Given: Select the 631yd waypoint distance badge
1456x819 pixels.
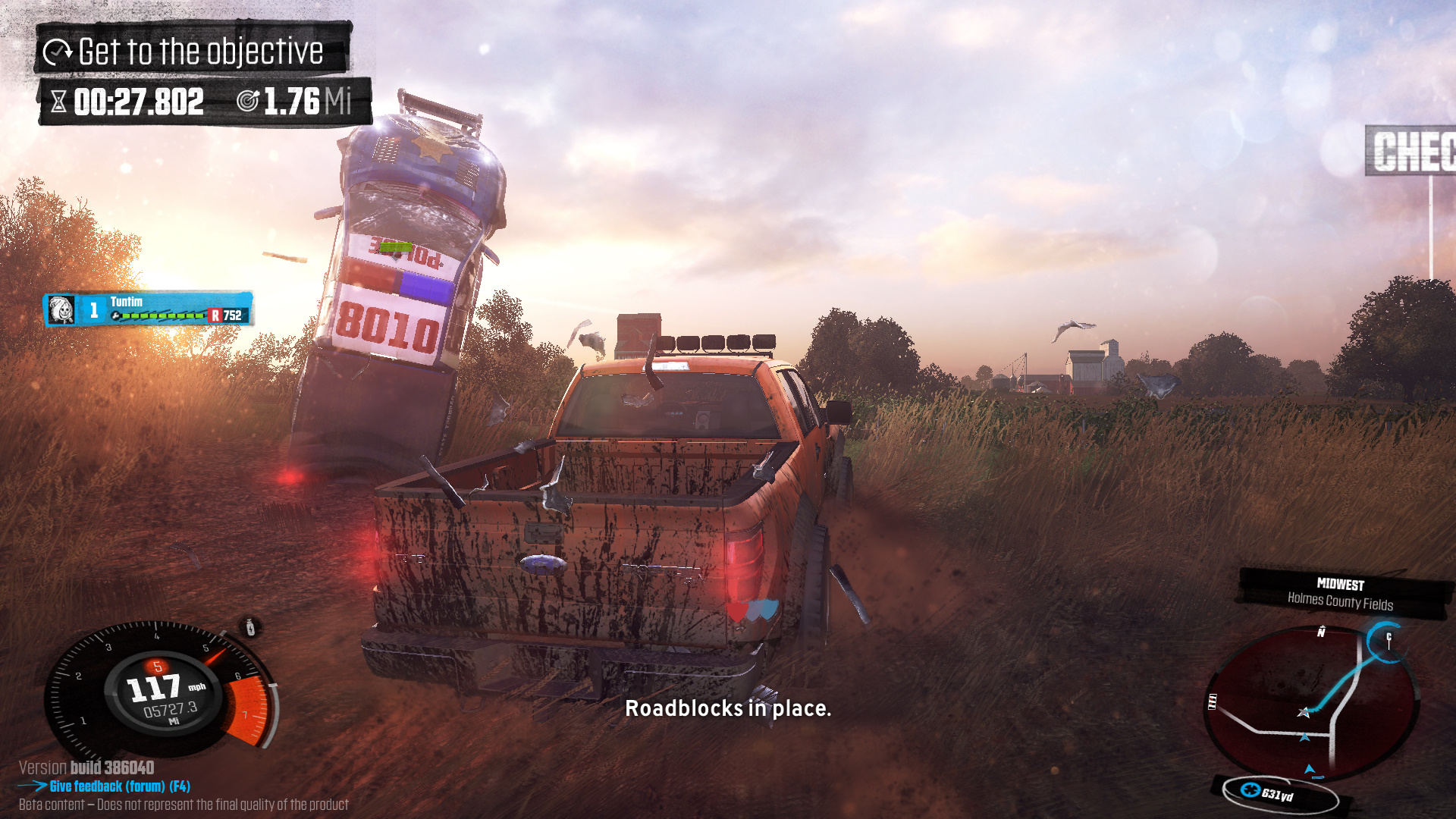Looking at the screenshot, I should click(x=1277, y=793).
